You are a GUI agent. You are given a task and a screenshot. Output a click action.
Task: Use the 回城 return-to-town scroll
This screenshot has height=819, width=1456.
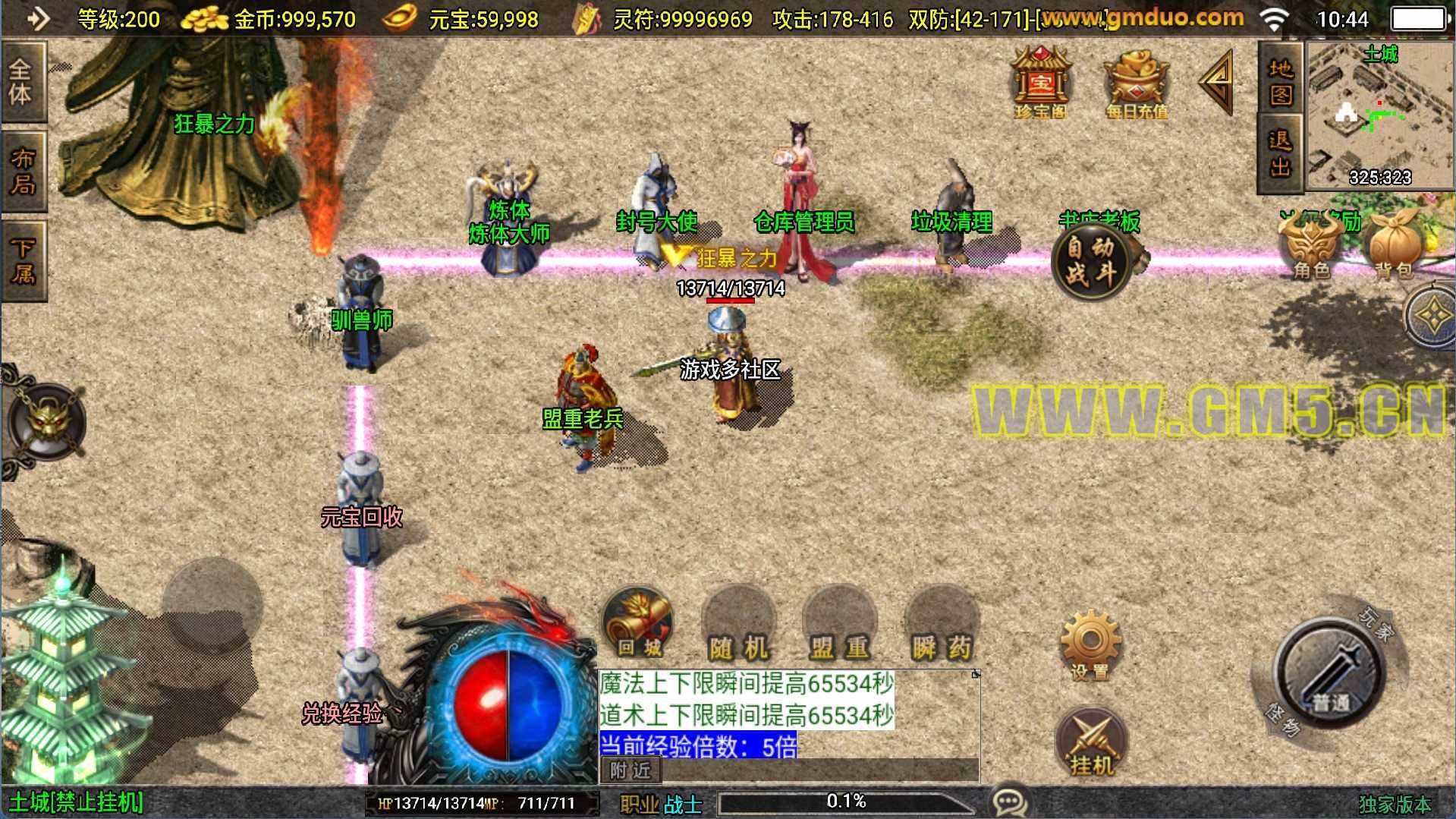638,624
